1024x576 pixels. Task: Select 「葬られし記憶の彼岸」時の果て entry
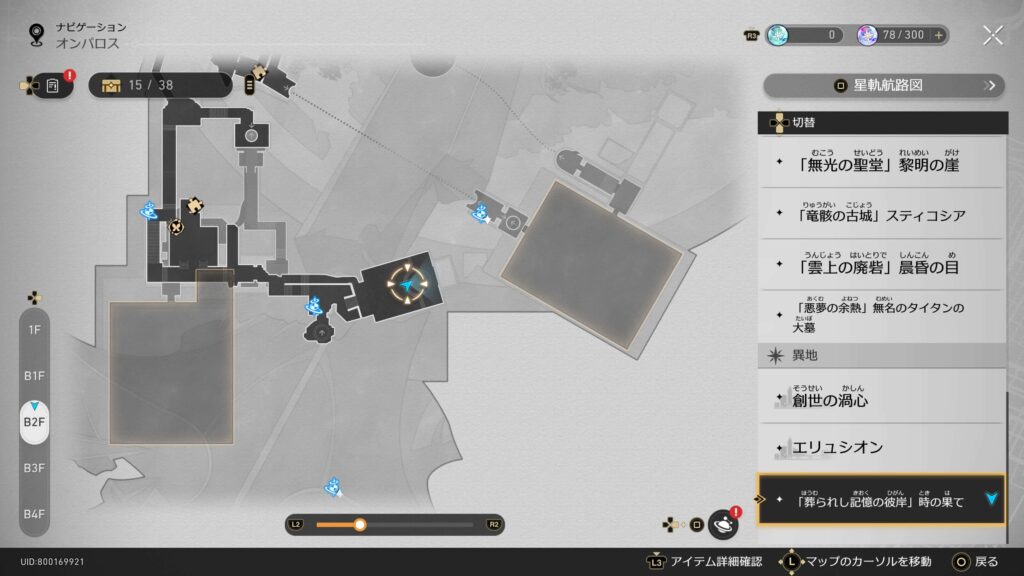pos(880,500)
